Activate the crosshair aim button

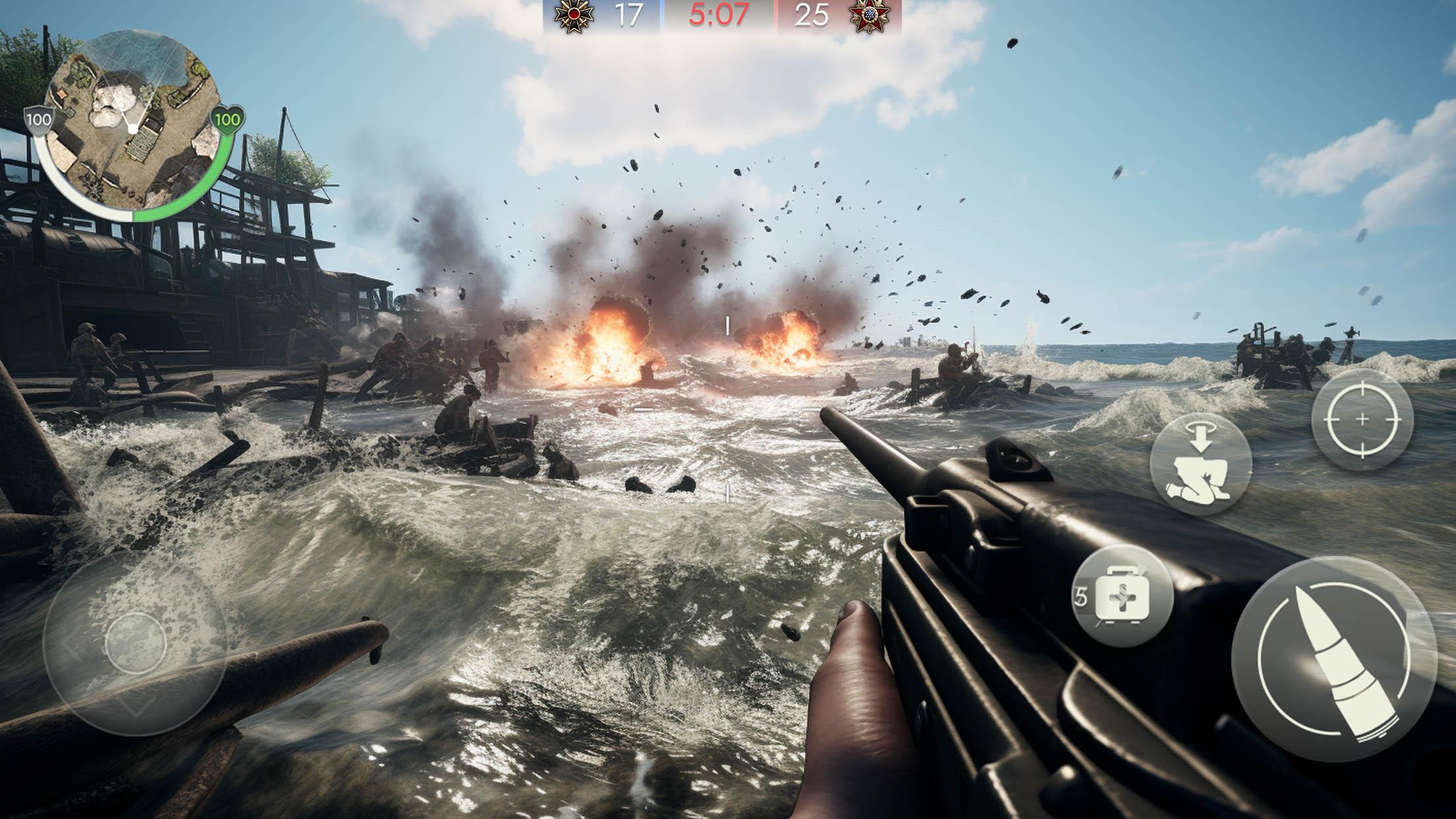click(x=1362, y=419)
